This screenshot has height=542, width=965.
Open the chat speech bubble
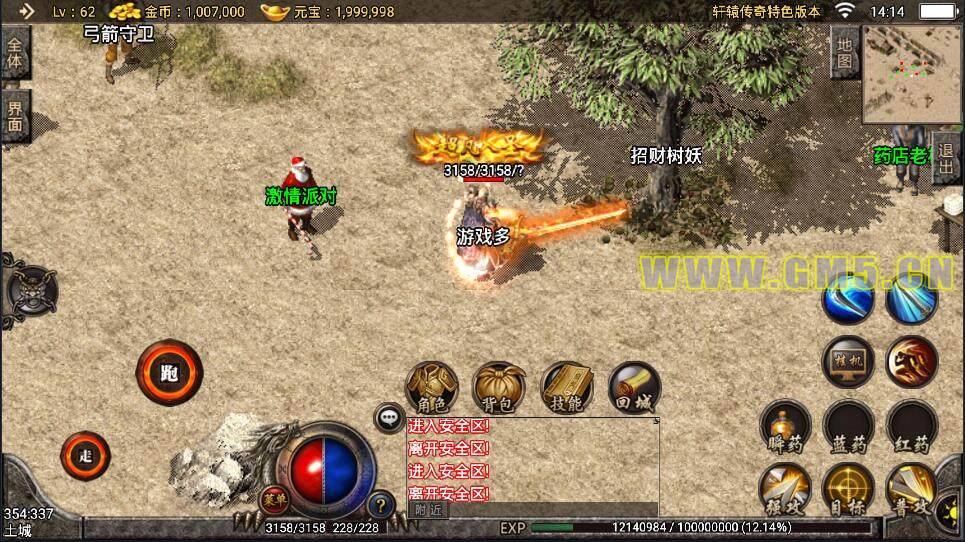[389, 418]
